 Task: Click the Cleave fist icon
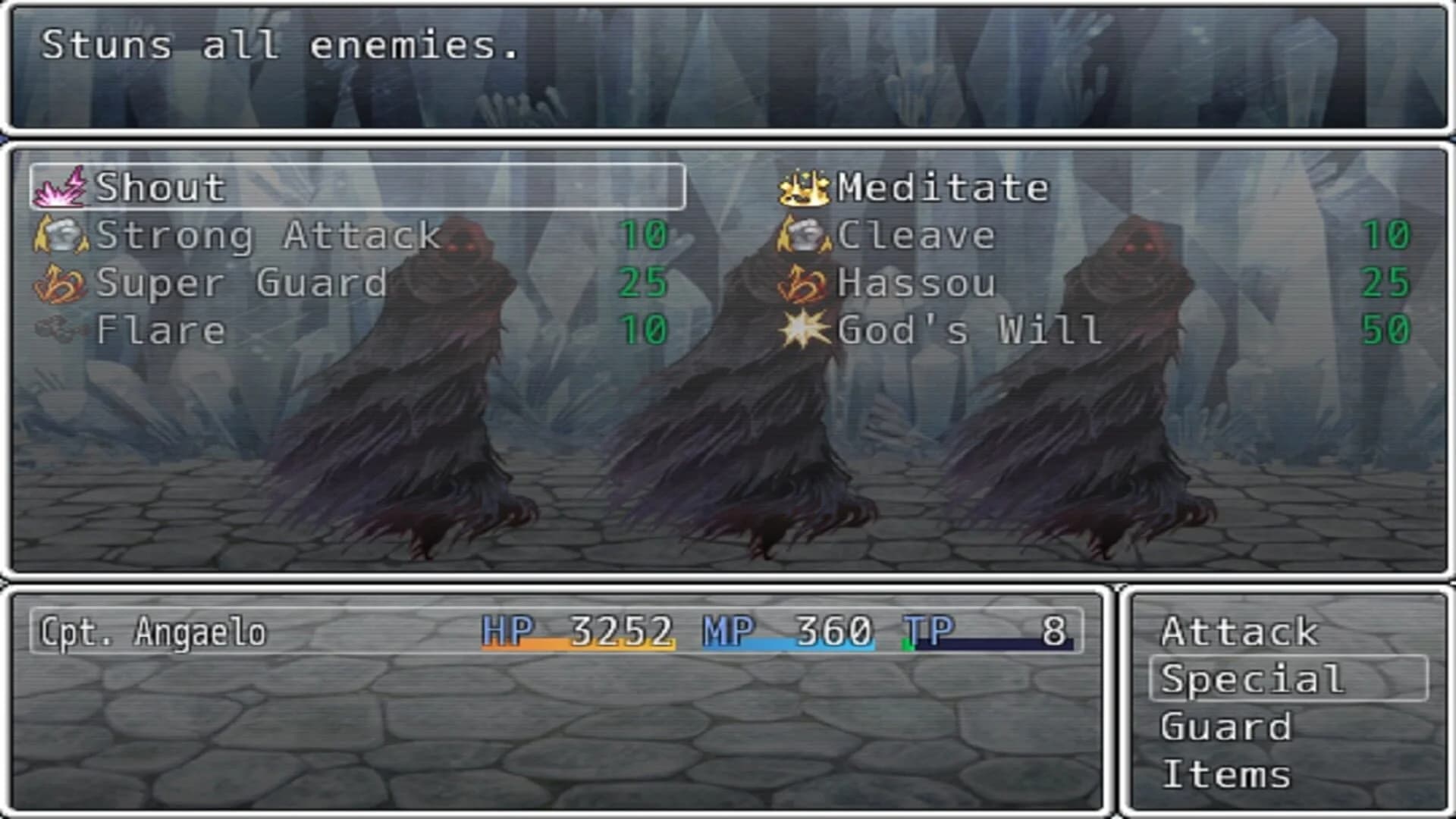coord(808,235)
